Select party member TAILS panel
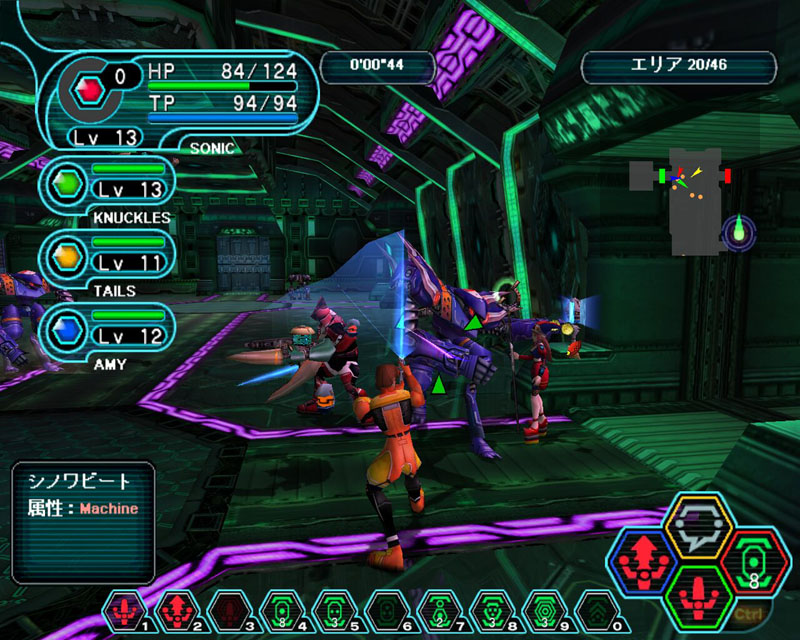 [x=108, y=257]
